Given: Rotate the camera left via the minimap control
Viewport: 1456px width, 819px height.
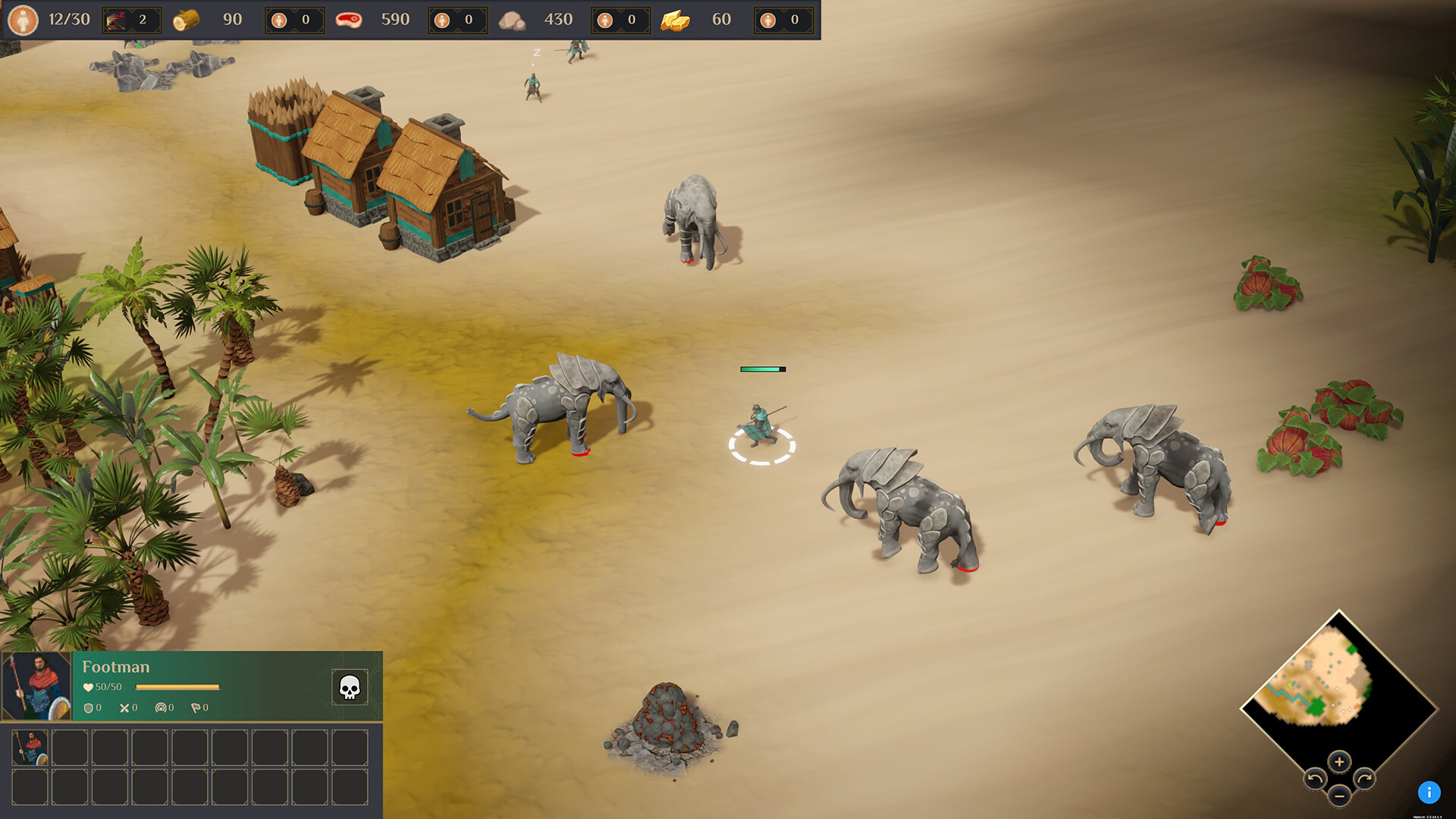Looking at the screenshot, I should point(1315,778).
